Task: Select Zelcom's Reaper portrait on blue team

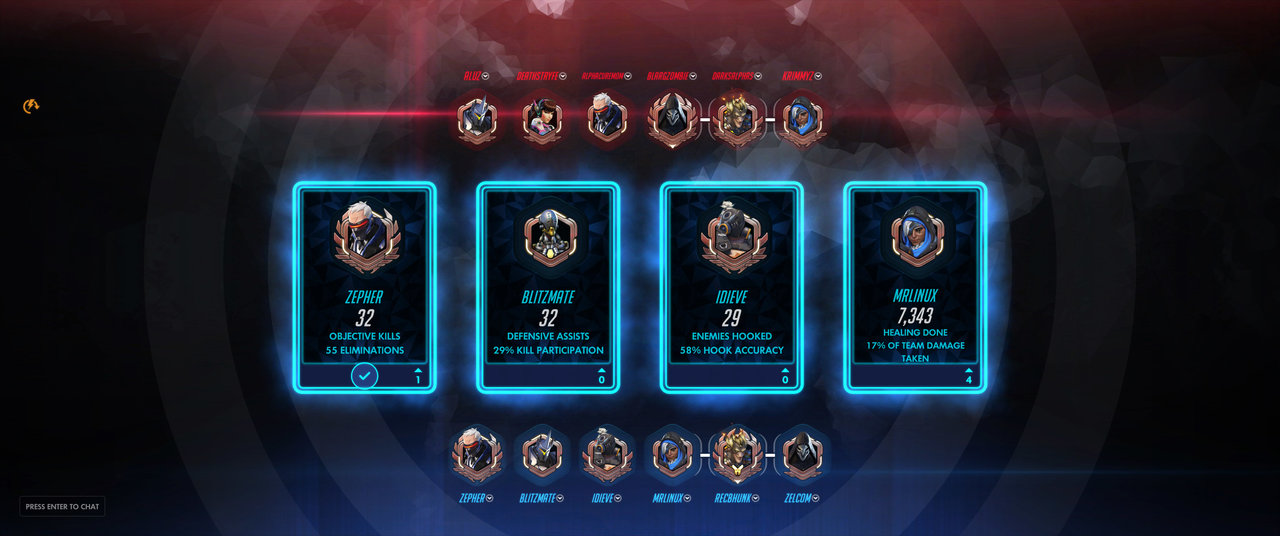Action: tap(800, 455)
